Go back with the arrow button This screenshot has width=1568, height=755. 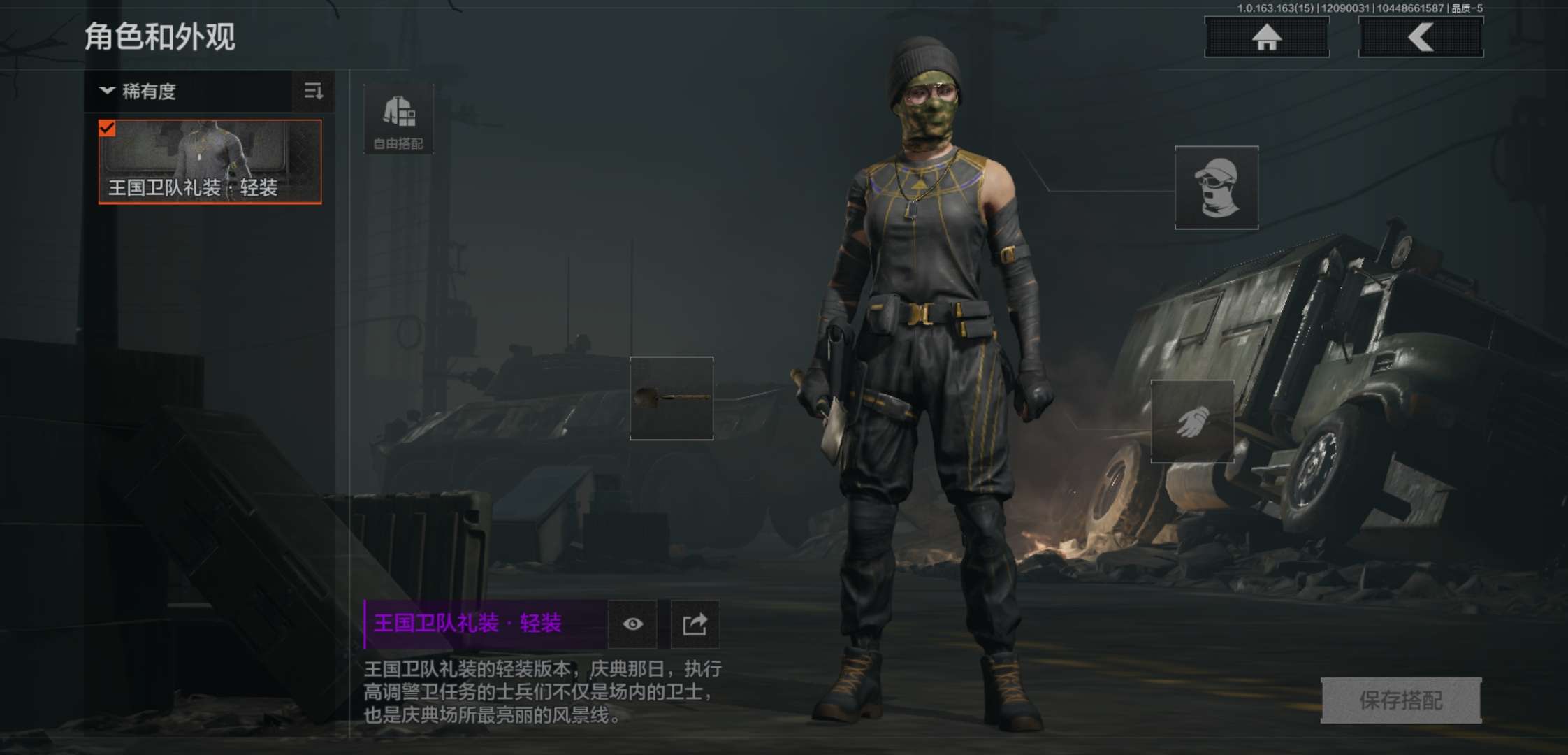click(x=1421, y=37)
